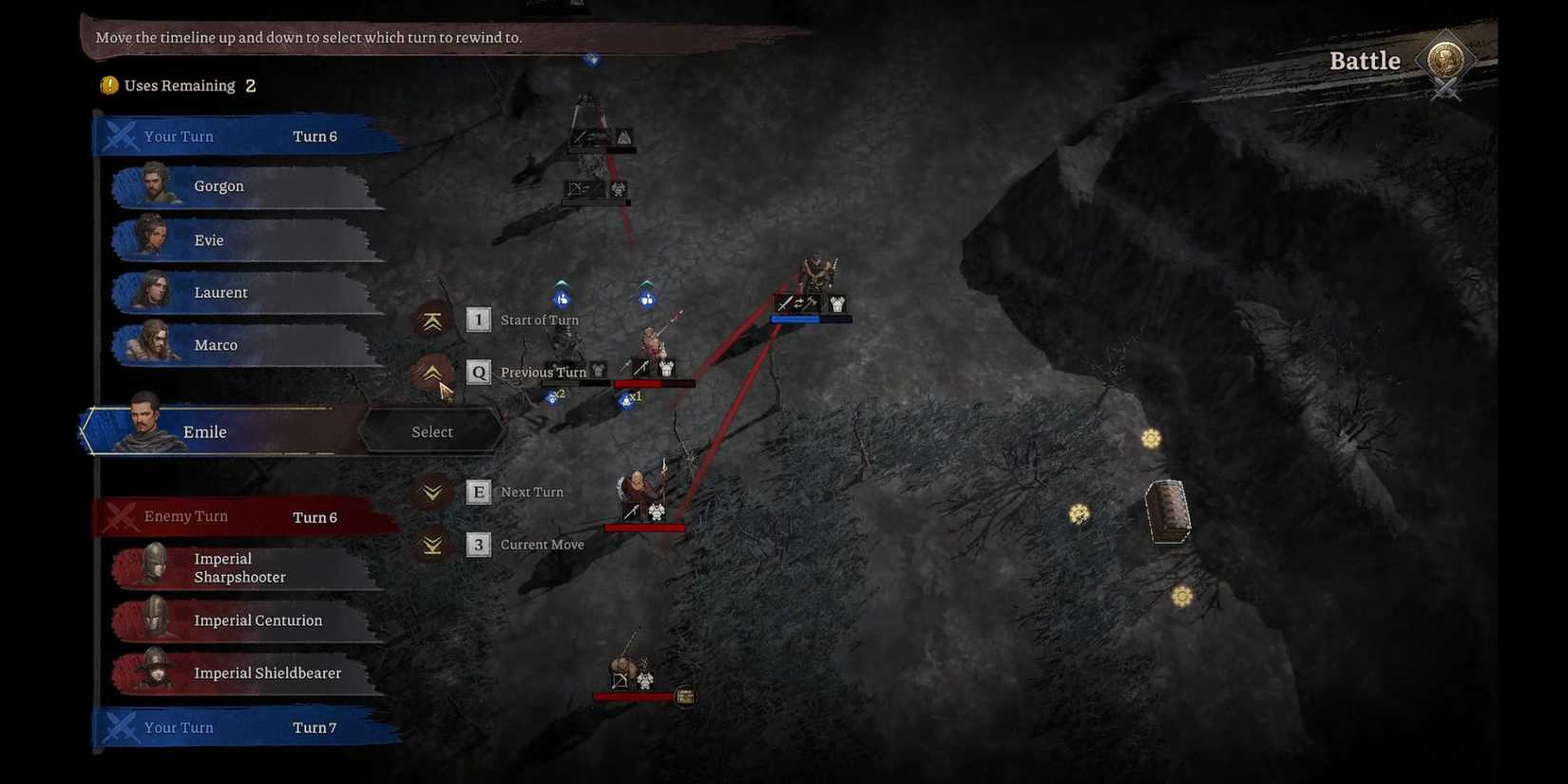The image size is (1568, 784).
Task: Click the loot chest icon on the battlefield
Action: point(1167,512)
